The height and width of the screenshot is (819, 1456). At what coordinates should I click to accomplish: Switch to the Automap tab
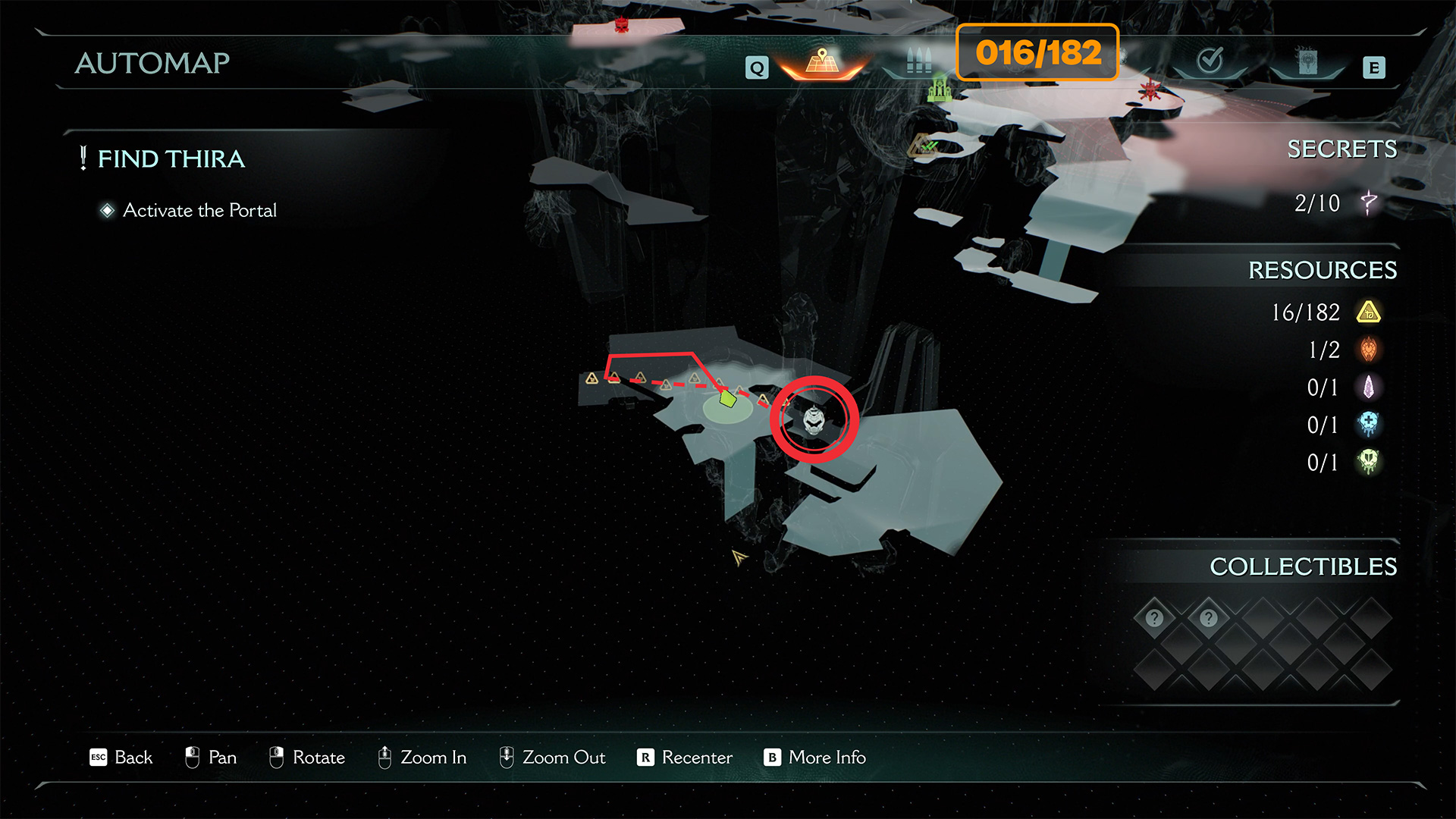822,62
